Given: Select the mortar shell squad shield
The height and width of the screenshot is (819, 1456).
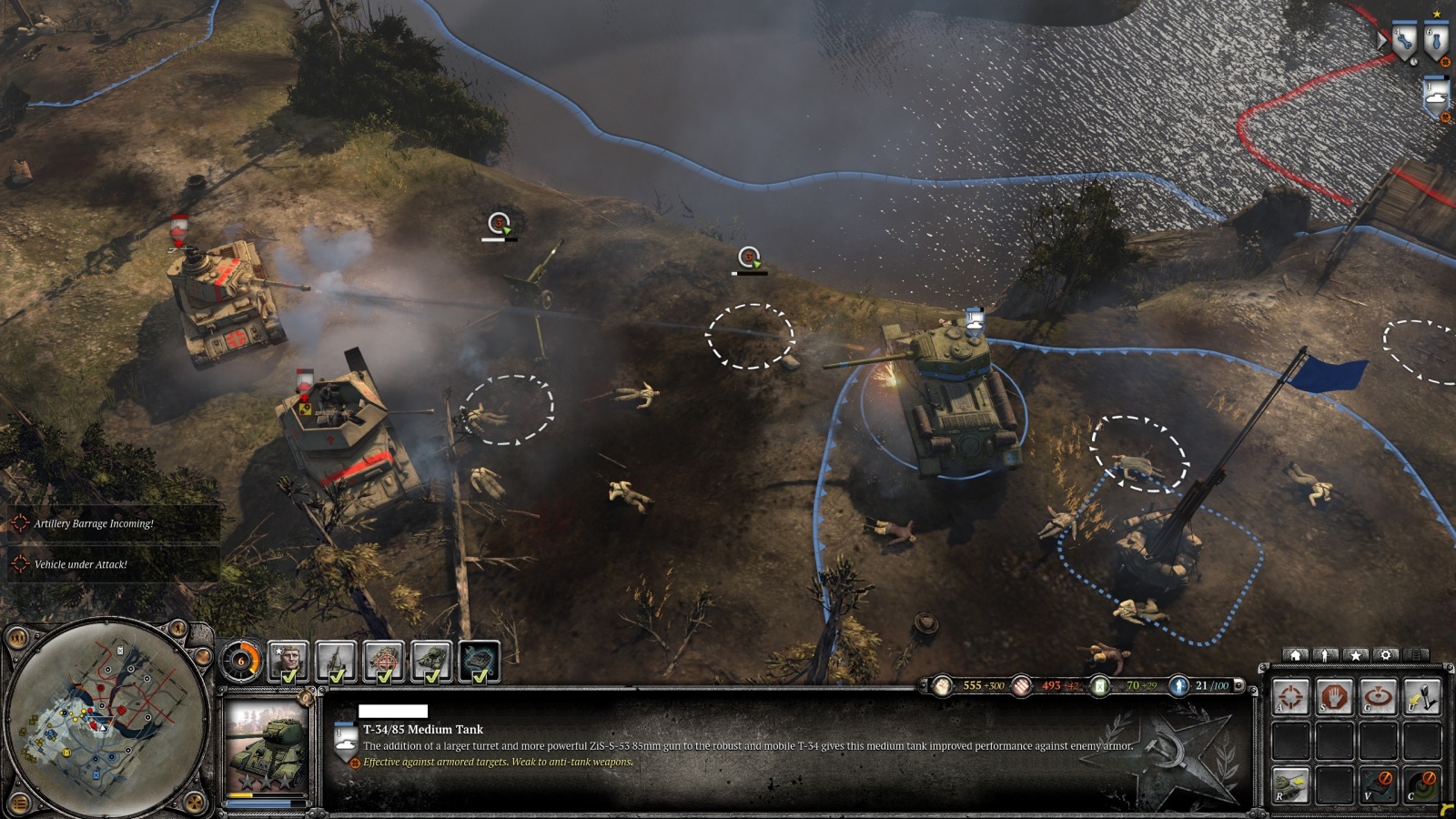Looking at the screenshot, I should (1436, 41).
